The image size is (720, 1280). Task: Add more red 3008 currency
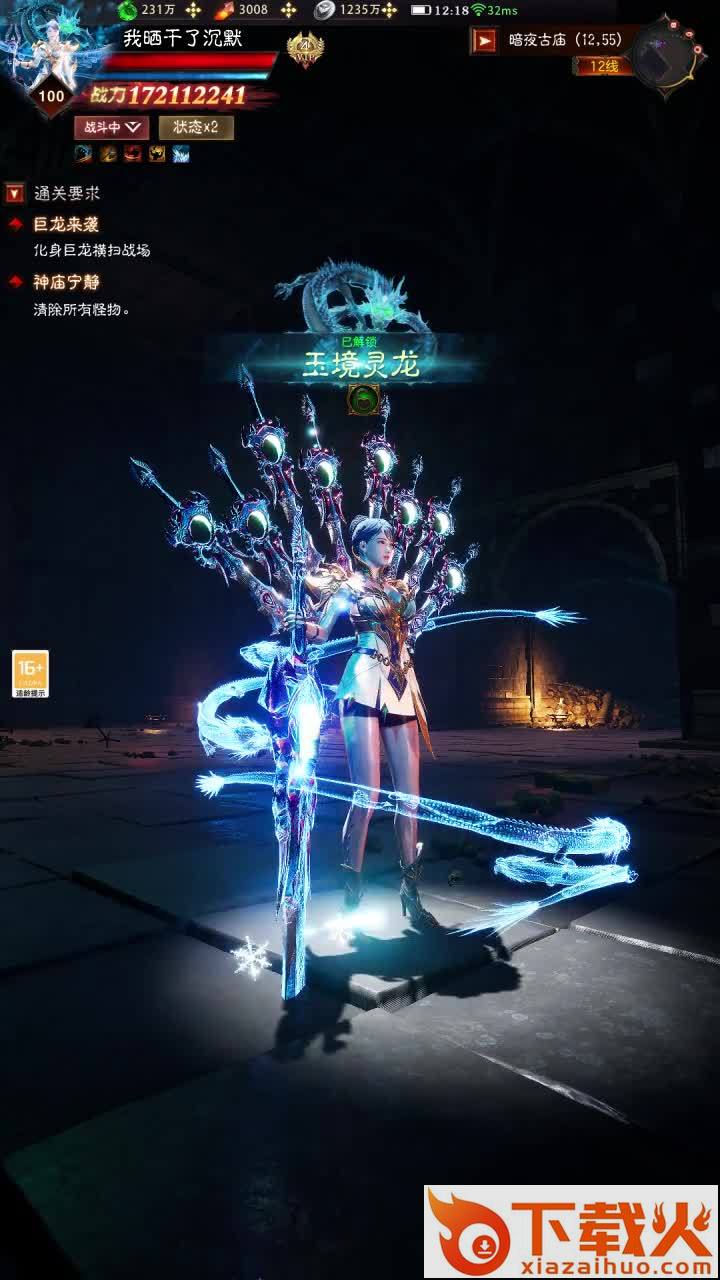(288, 10)
